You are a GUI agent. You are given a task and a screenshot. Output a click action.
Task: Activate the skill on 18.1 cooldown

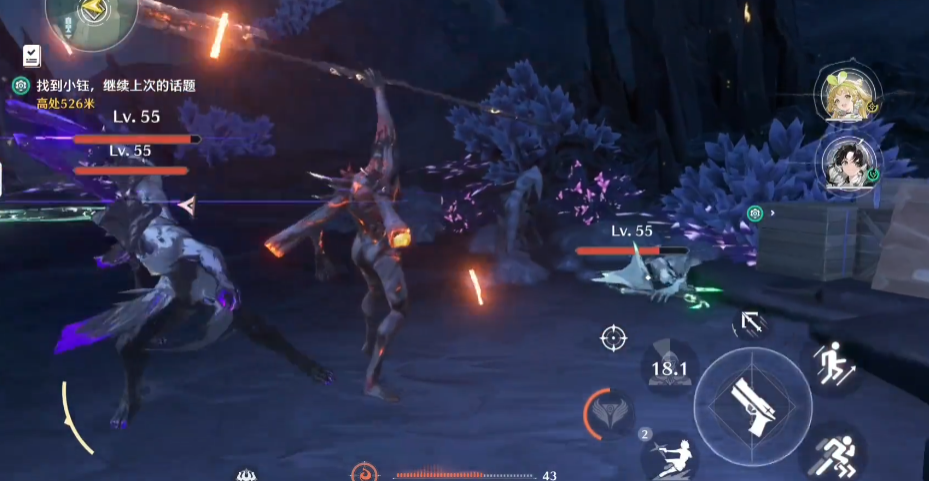tap(669, 367)
